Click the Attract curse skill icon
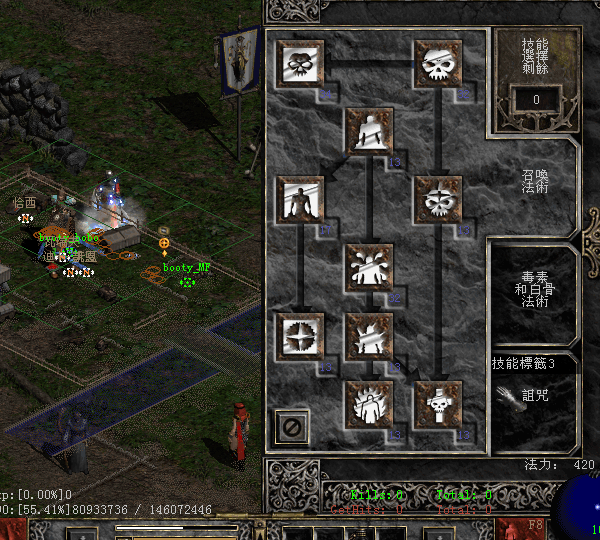 pyautogui.click(x=369, y=336)
